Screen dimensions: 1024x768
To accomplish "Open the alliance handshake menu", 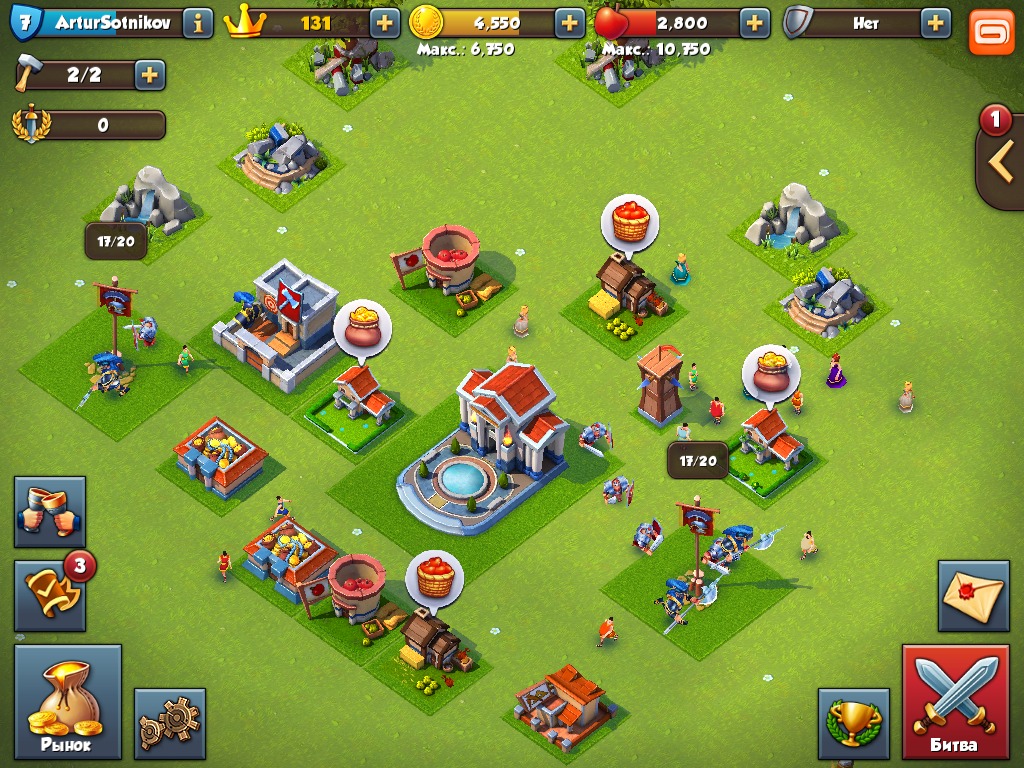I will [x=49, y=511].
